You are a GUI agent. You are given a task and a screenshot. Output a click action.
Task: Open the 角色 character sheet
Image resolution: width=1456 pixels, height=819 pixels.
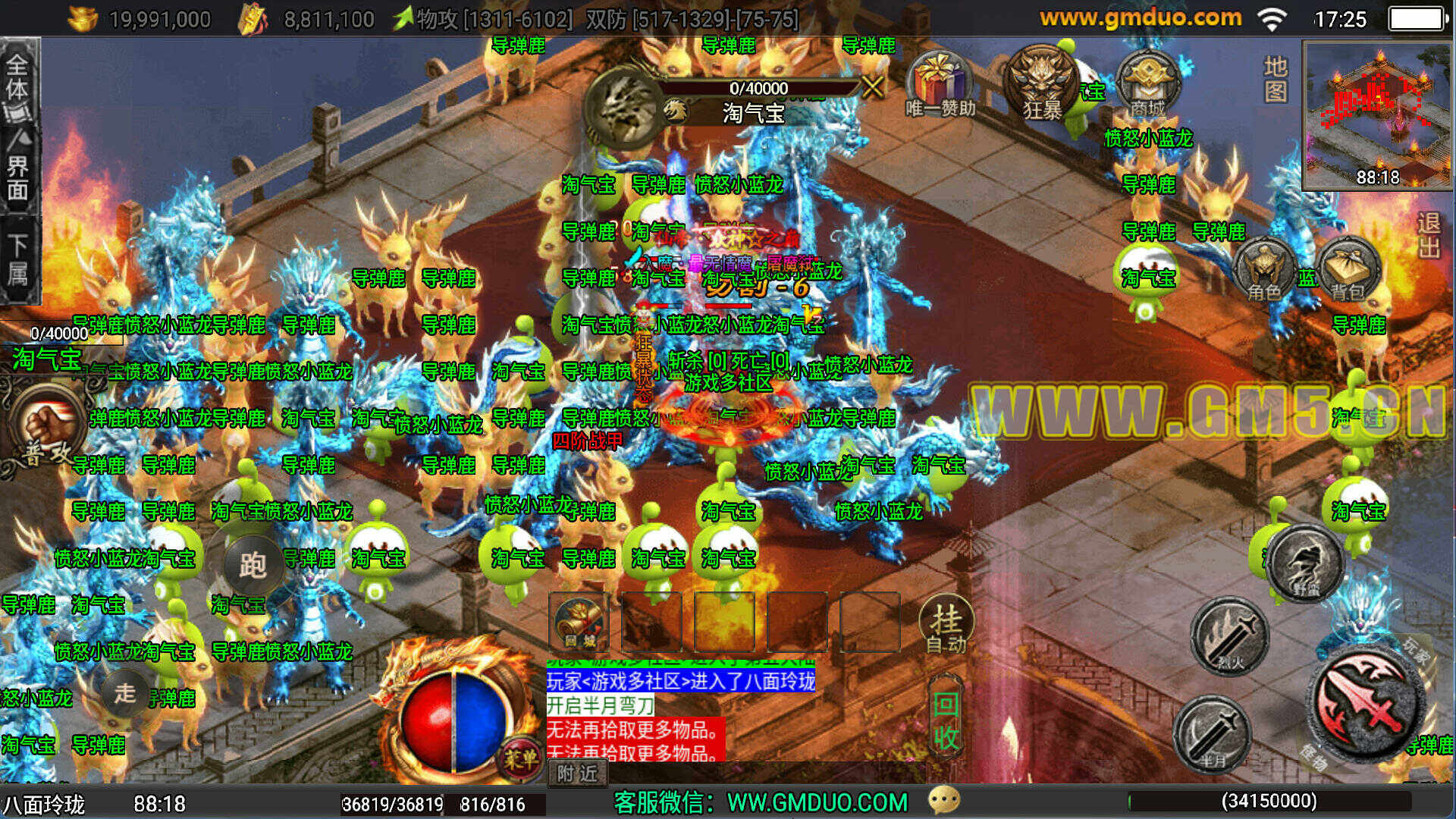(1263, 271)
